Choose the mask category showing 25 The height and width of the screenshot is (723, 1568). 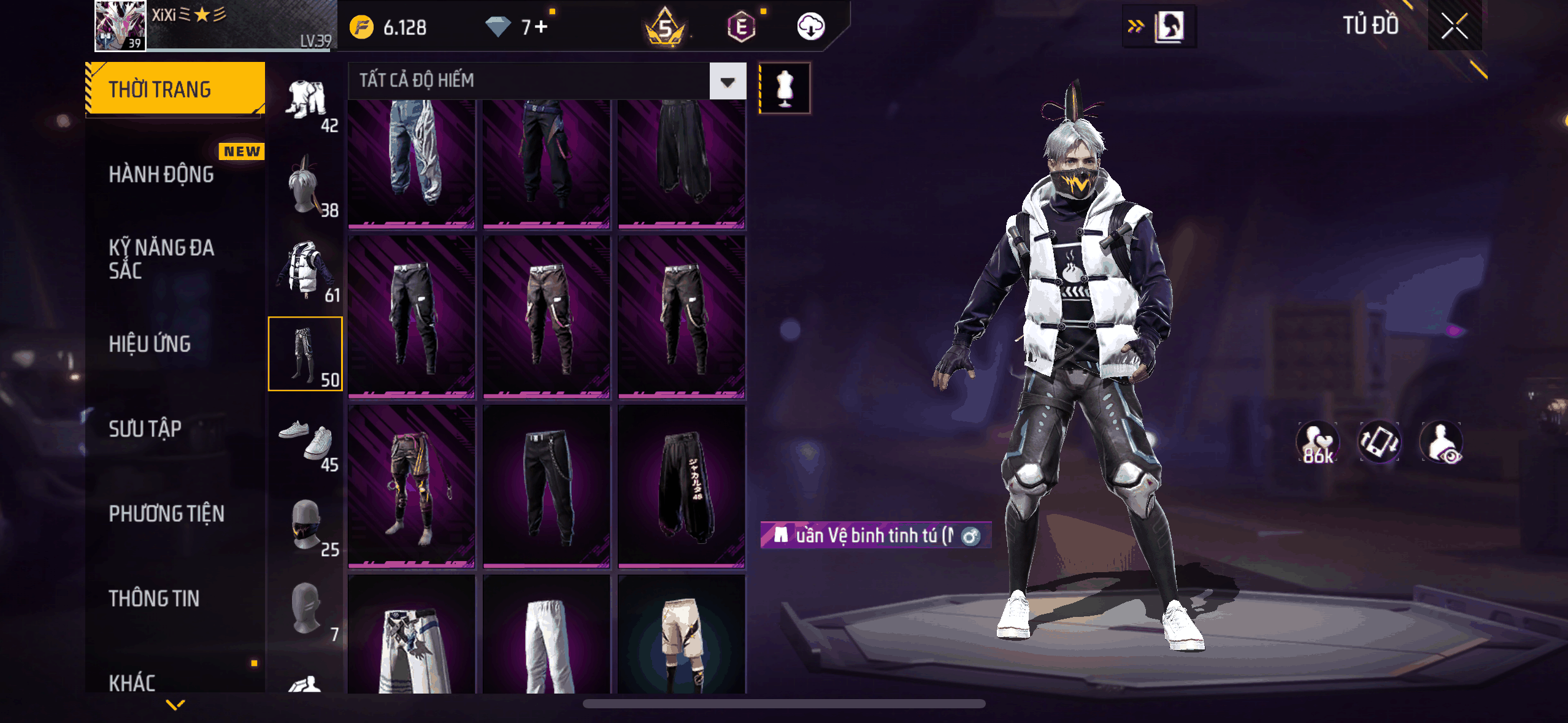[306, 525]
